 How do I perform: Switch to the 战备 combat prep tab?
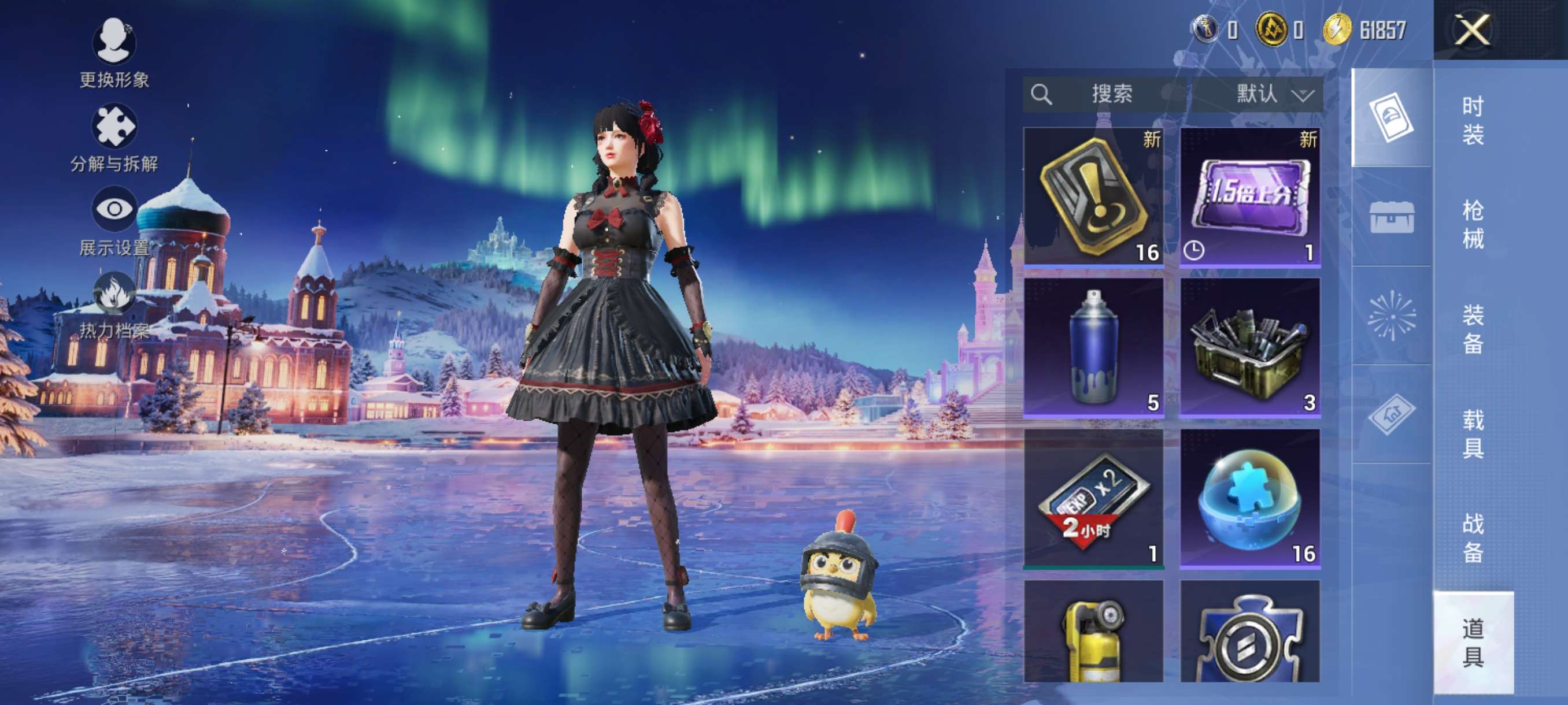1473,538
